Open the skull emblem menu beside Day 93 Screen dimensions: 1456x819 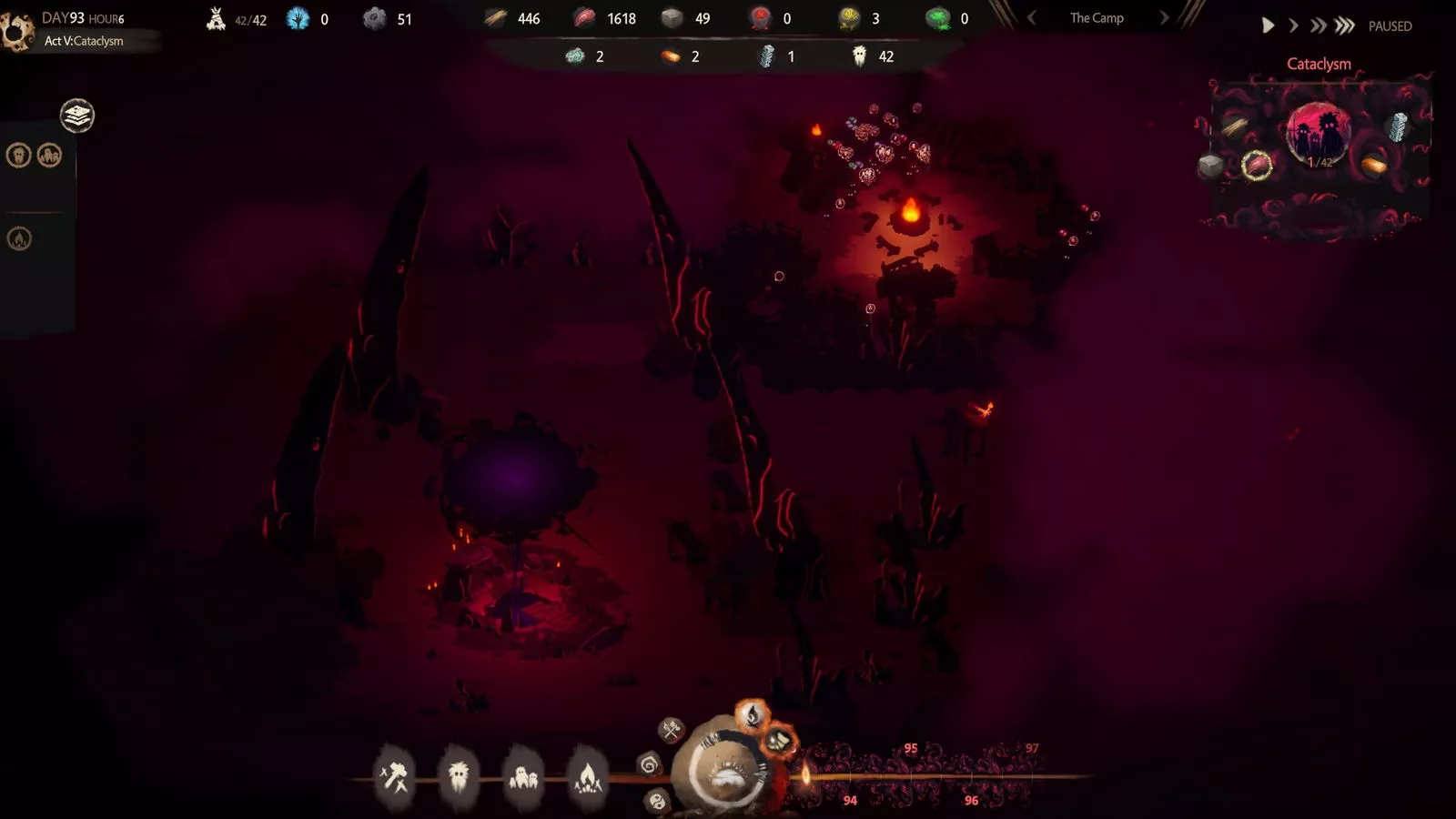tap(16, 32)
